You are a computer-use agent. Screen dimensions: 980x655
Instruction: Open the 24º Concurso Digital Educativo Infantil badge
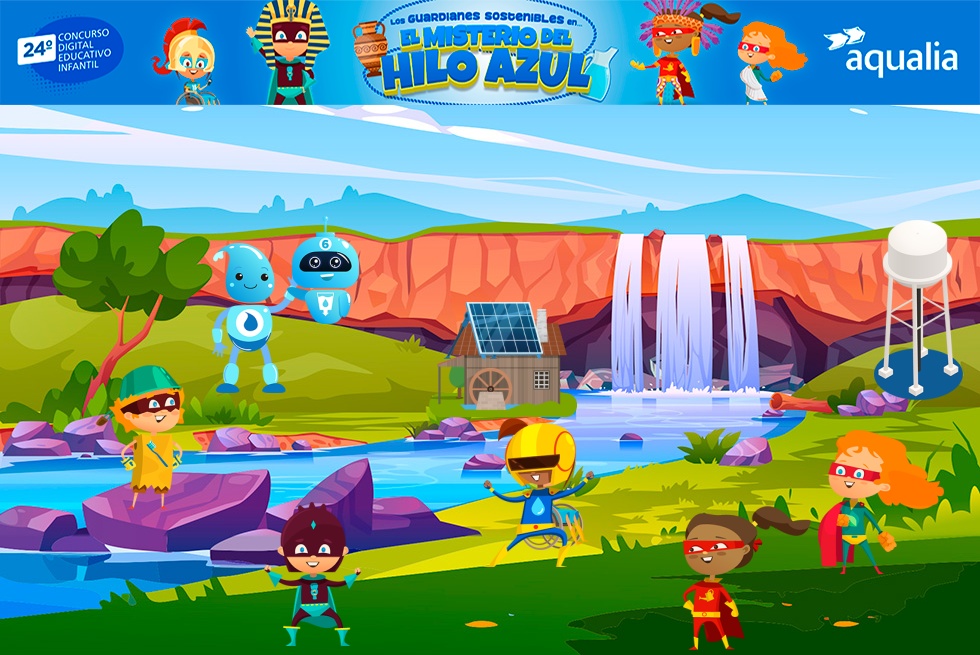pos(70,50)
